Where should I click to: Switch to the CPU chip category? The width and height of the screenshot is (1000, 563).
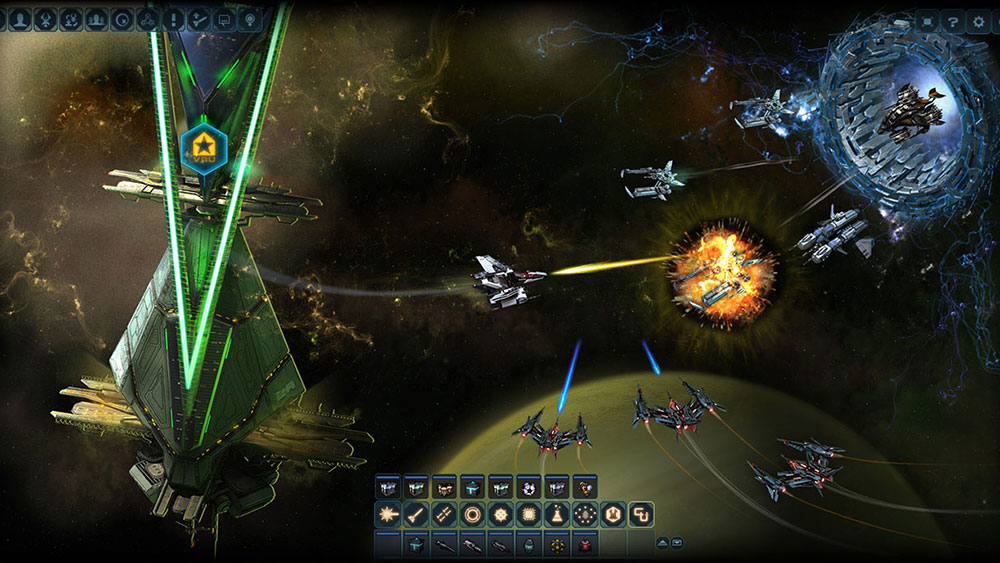coord(529,515)
